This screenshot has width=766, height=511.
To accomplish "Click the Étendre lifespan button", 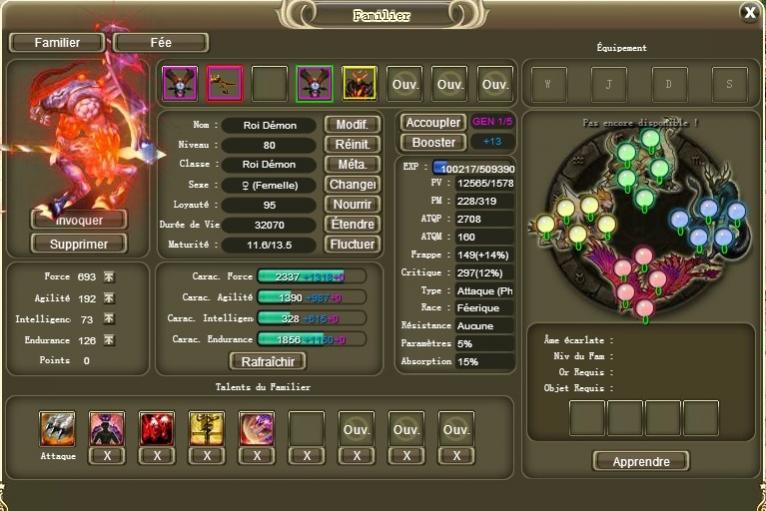I will click(x=351, y=224).
